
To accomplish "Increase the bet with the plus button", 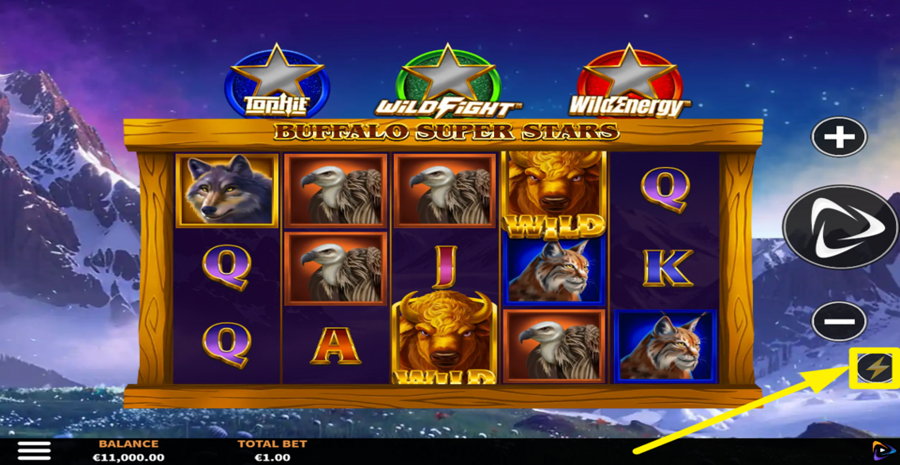I will [838, 137].
